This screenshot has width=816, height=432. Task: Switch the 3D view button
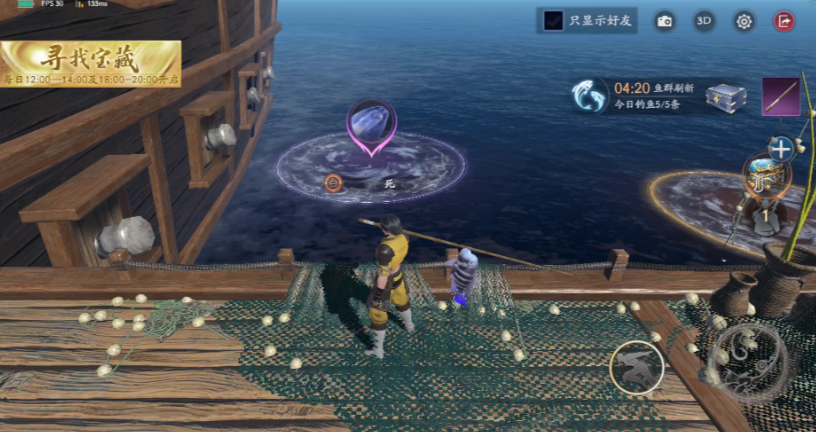coord(705,21)
